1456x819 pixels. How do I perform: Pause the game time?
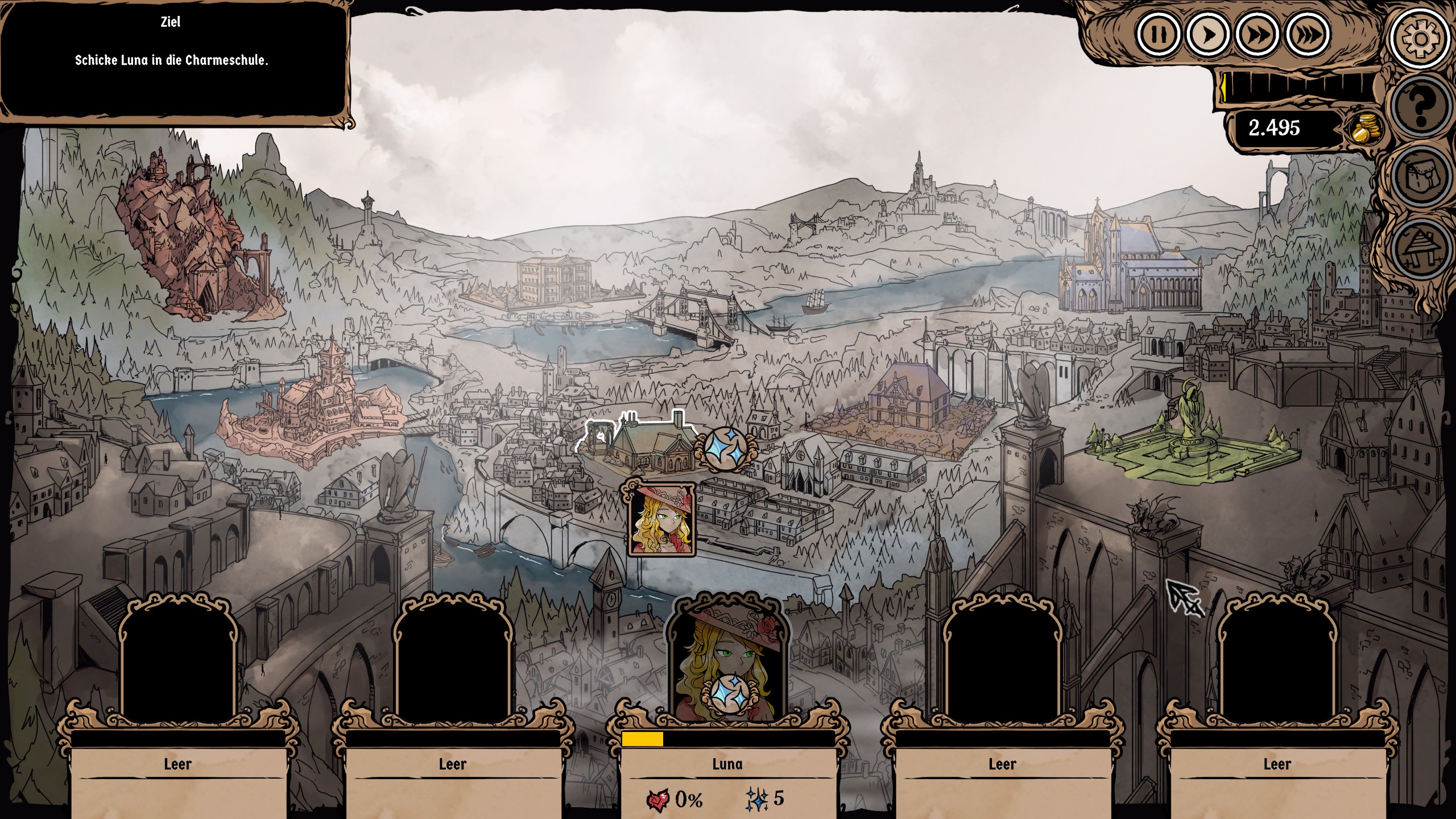point(1157,35)
